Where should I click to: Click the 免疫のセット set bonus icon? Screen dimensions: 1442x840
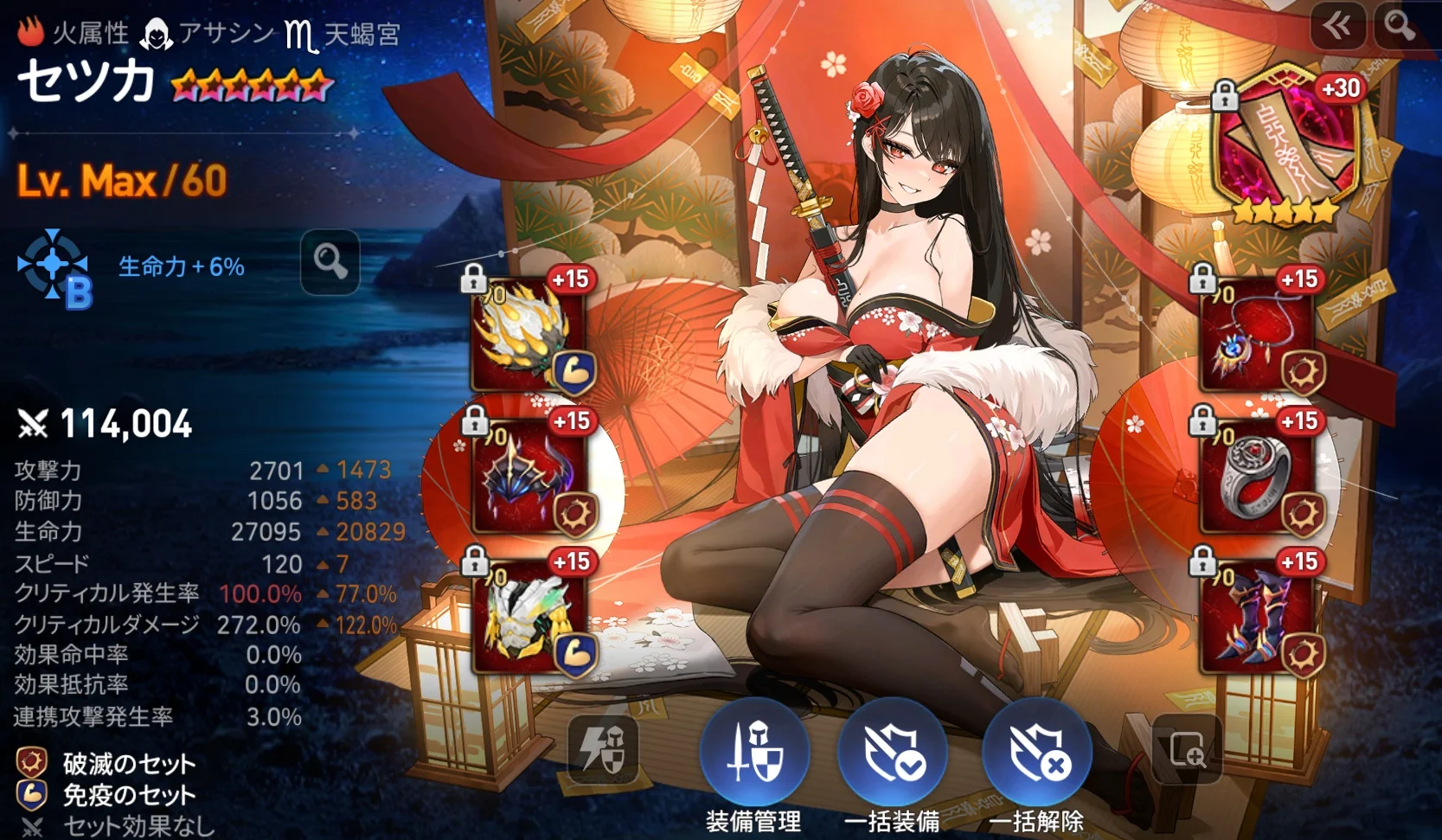[29, 794]
